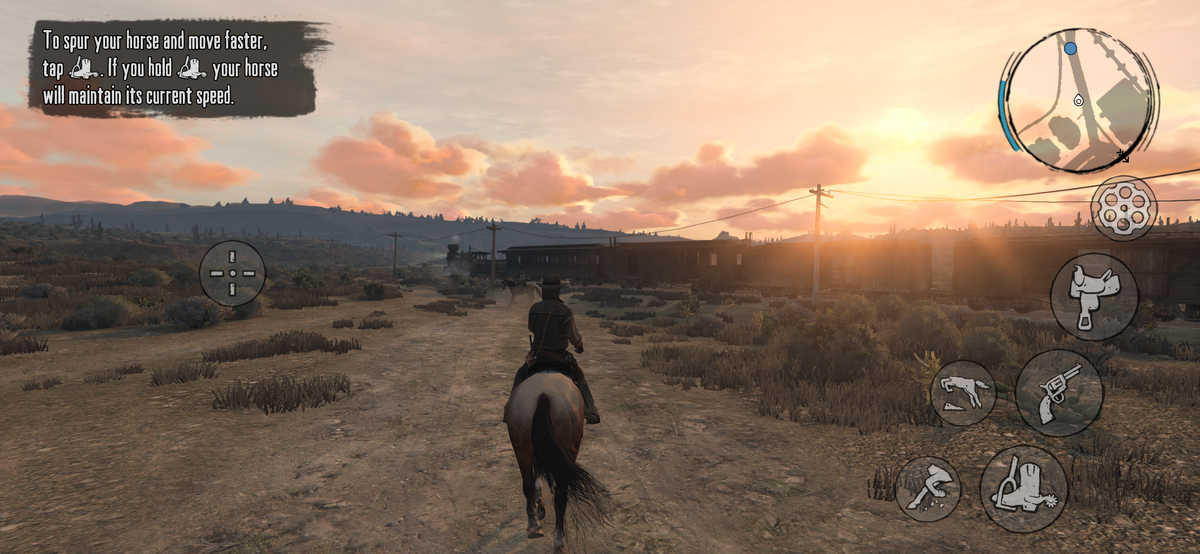Activate the crosshair aim button
This screenshot has width=1200, height=554.
click(x=233, y=273)
